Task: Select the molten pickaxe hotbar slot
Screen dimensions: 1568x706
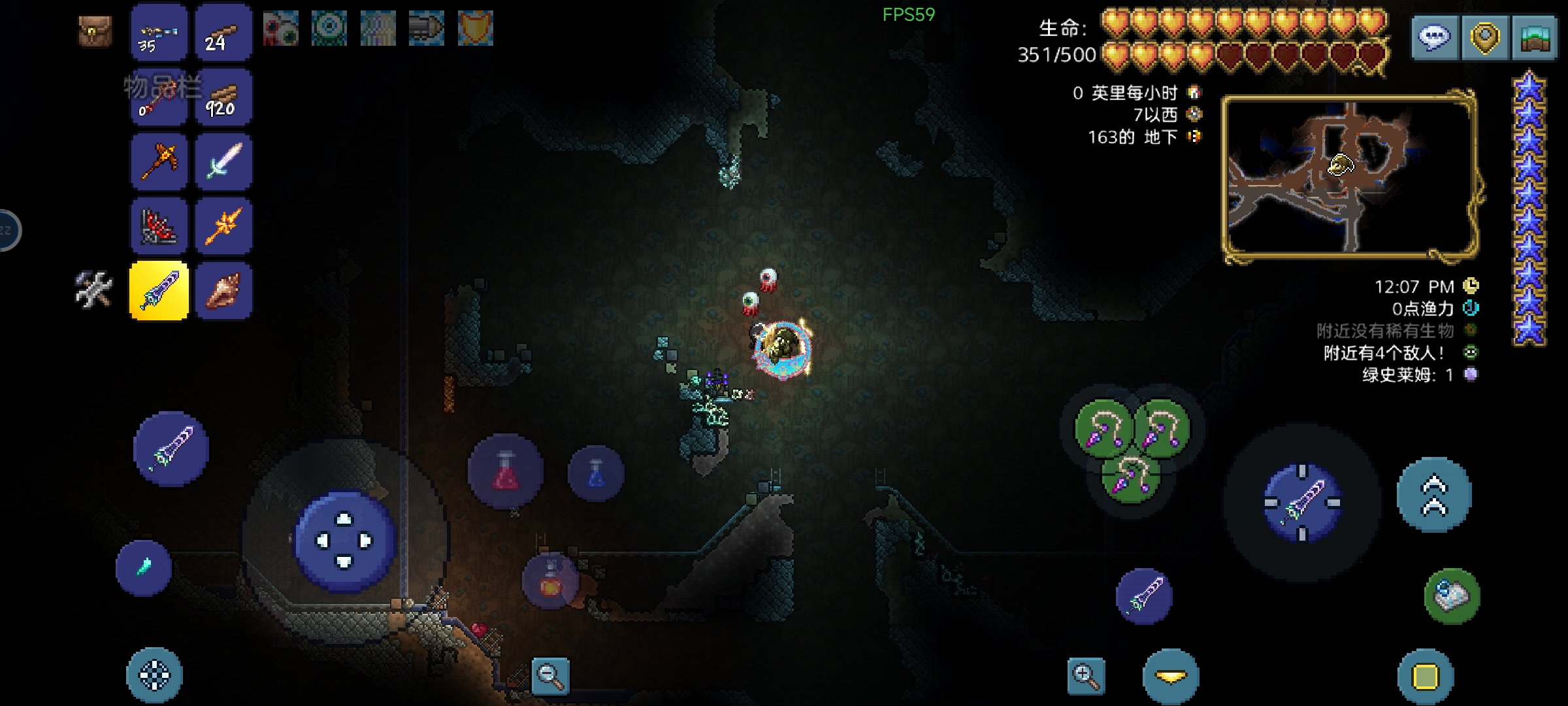Action: coord(159,161)
